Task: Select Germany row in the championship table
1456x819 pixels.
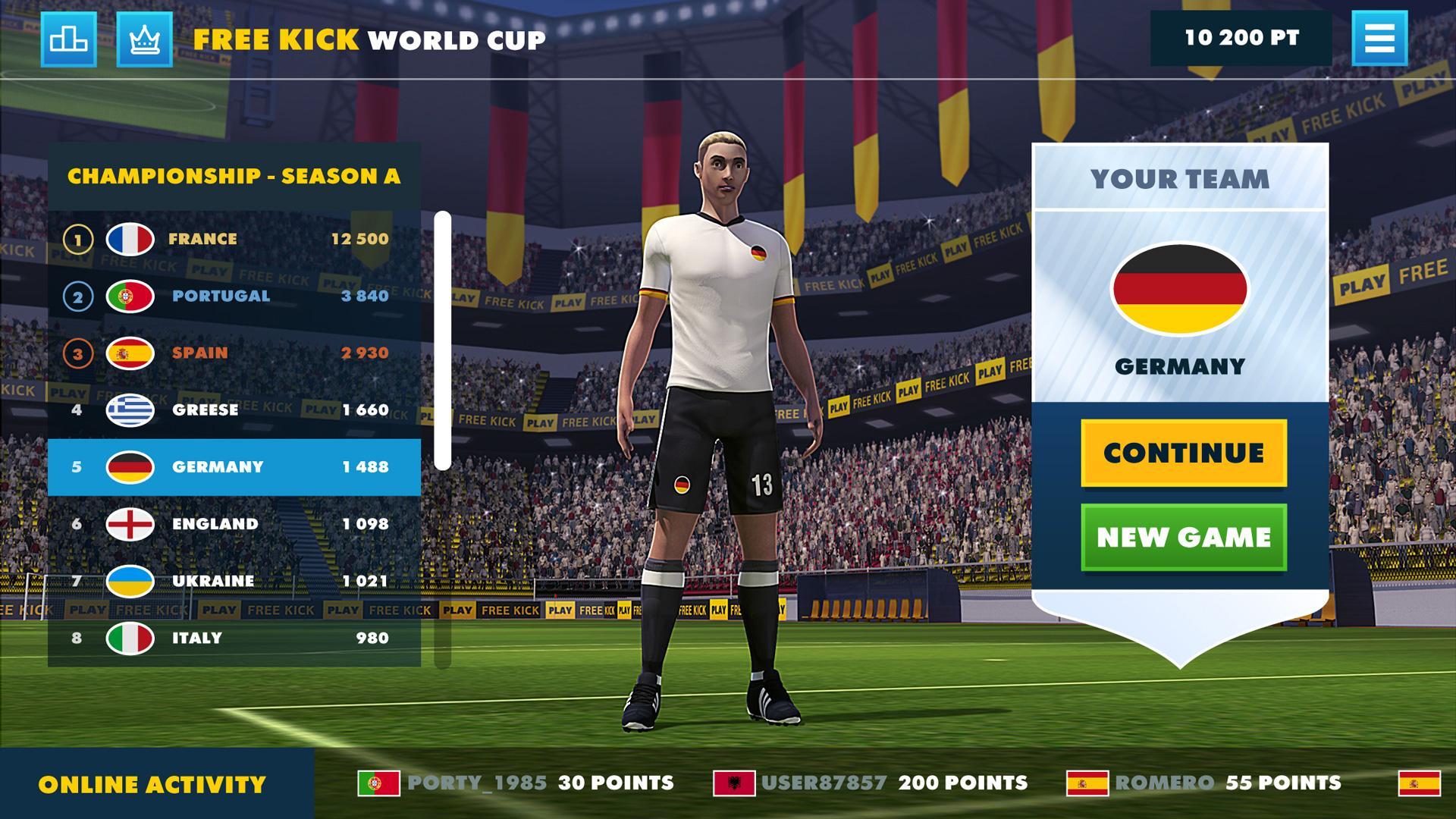Action: (x=233, y=466)
